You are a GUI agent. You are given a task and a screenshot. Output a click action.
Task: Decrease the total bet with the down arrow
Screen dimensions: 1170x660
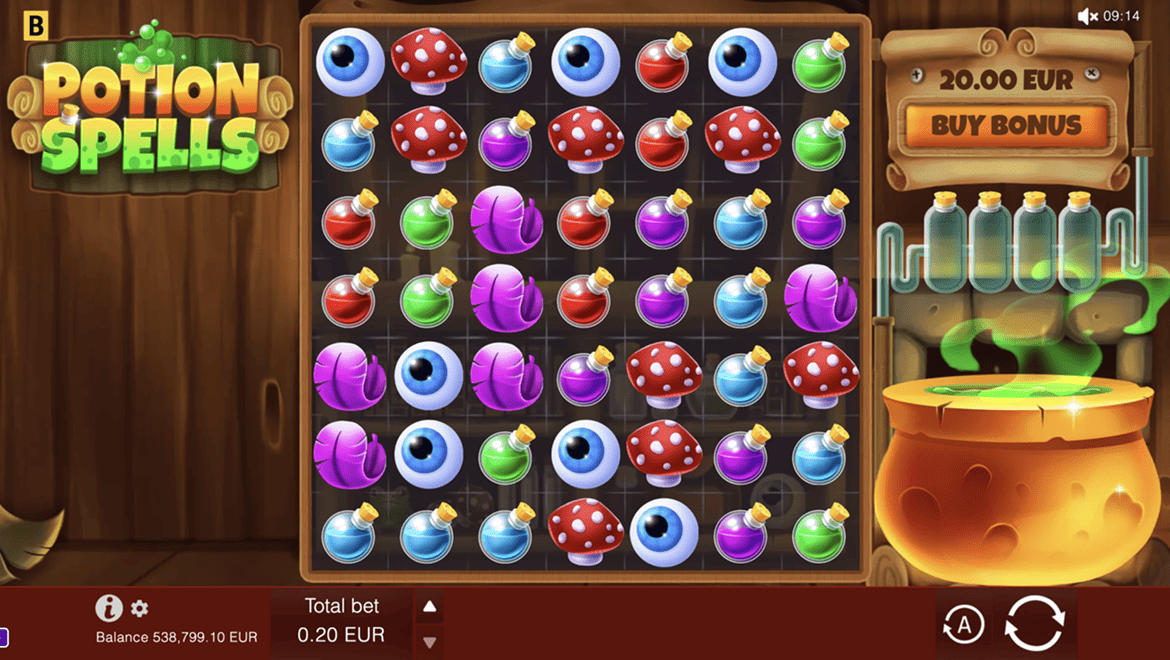click(x=429, y=641)
